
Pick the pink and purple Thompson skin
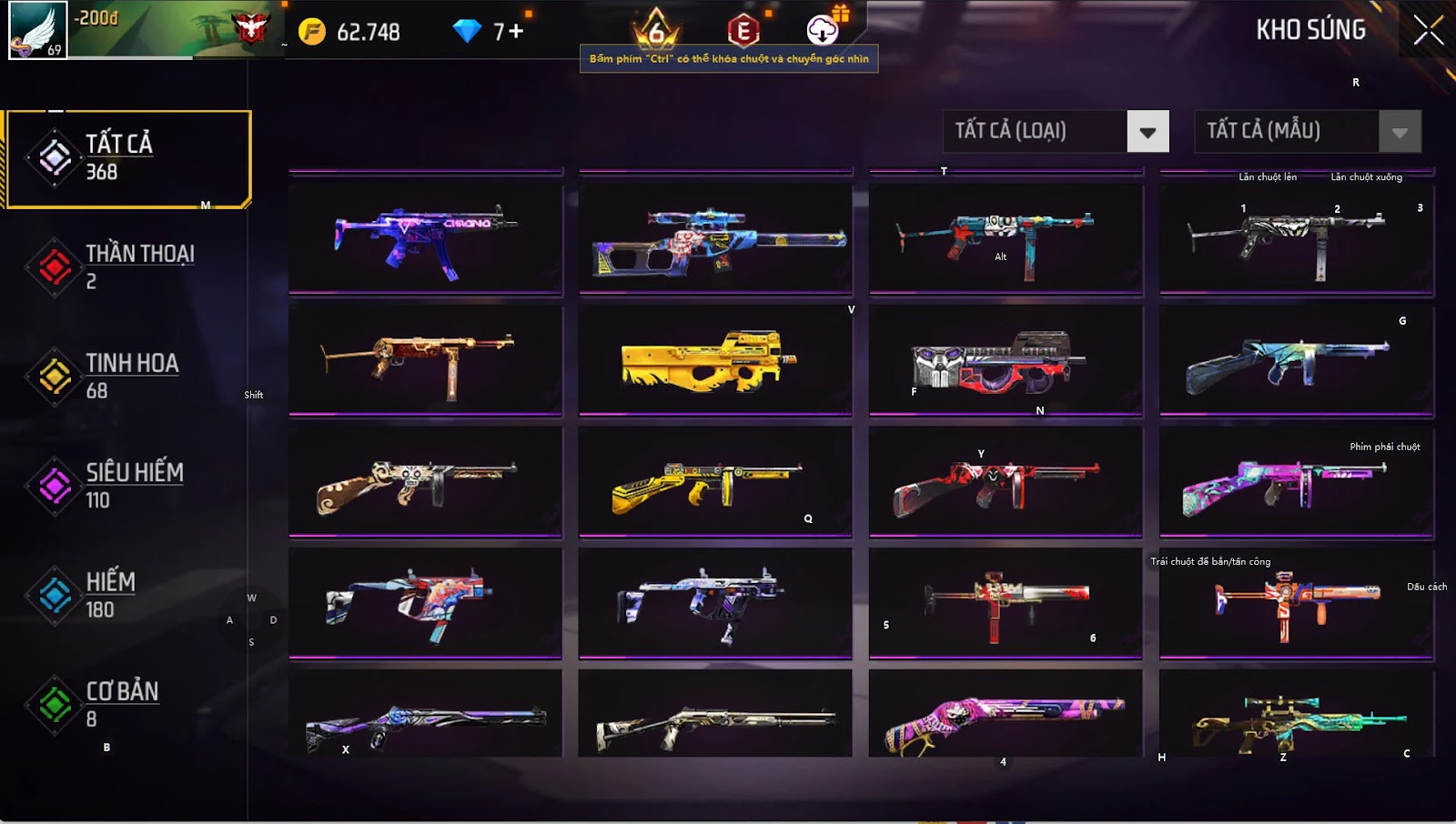pyautogui.click(x=1296, y=482)
